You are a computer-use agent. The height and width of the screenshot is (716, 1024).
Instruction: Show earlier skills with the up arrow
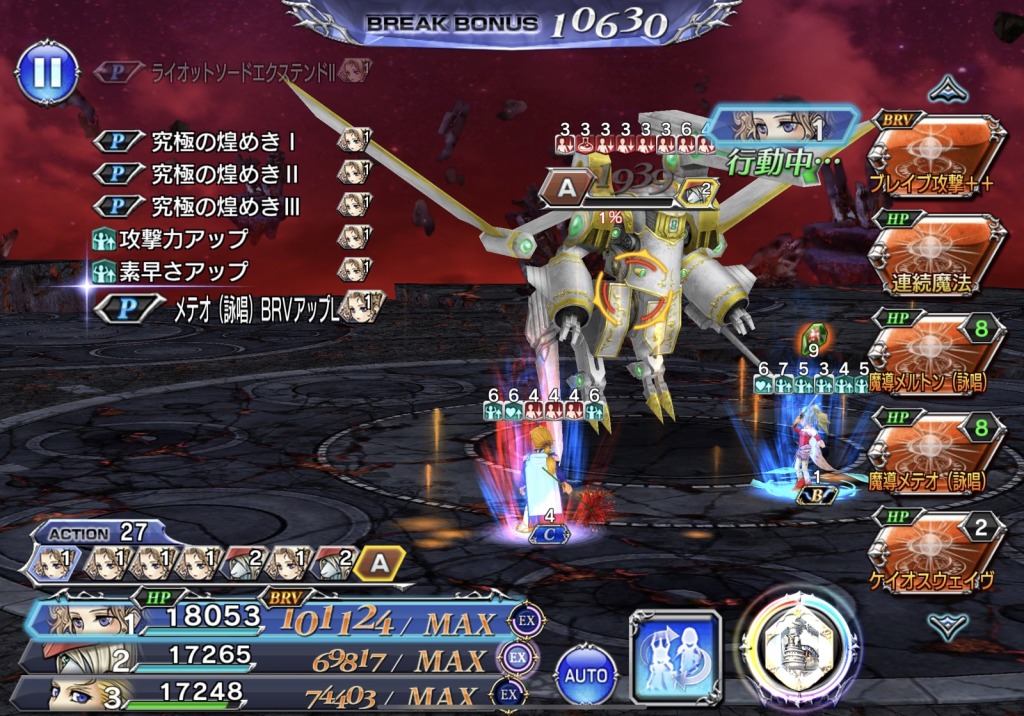coord(946,92)
